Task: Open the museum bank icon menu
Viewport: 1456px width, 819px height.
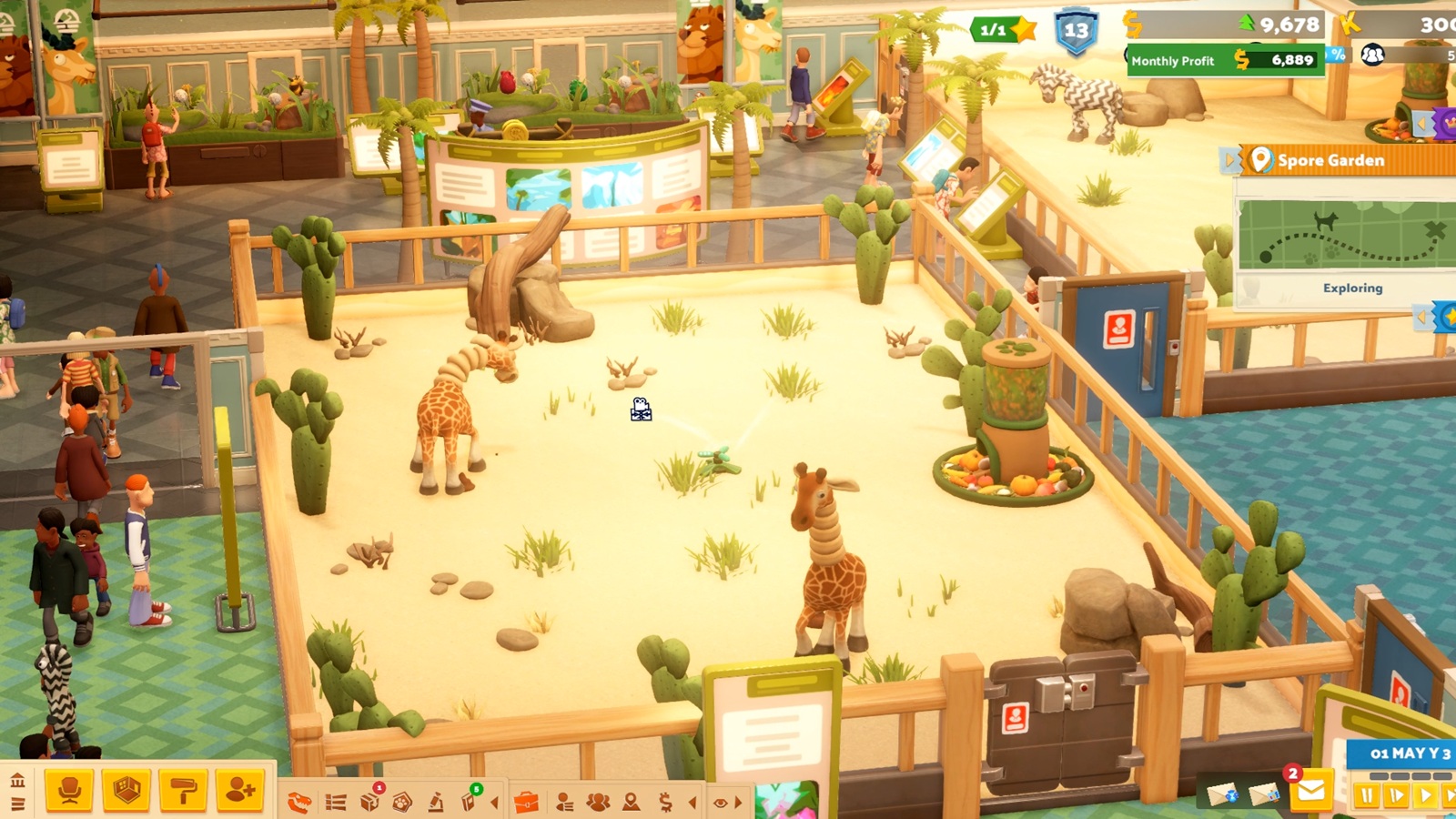Action: (x=17, y=781)
